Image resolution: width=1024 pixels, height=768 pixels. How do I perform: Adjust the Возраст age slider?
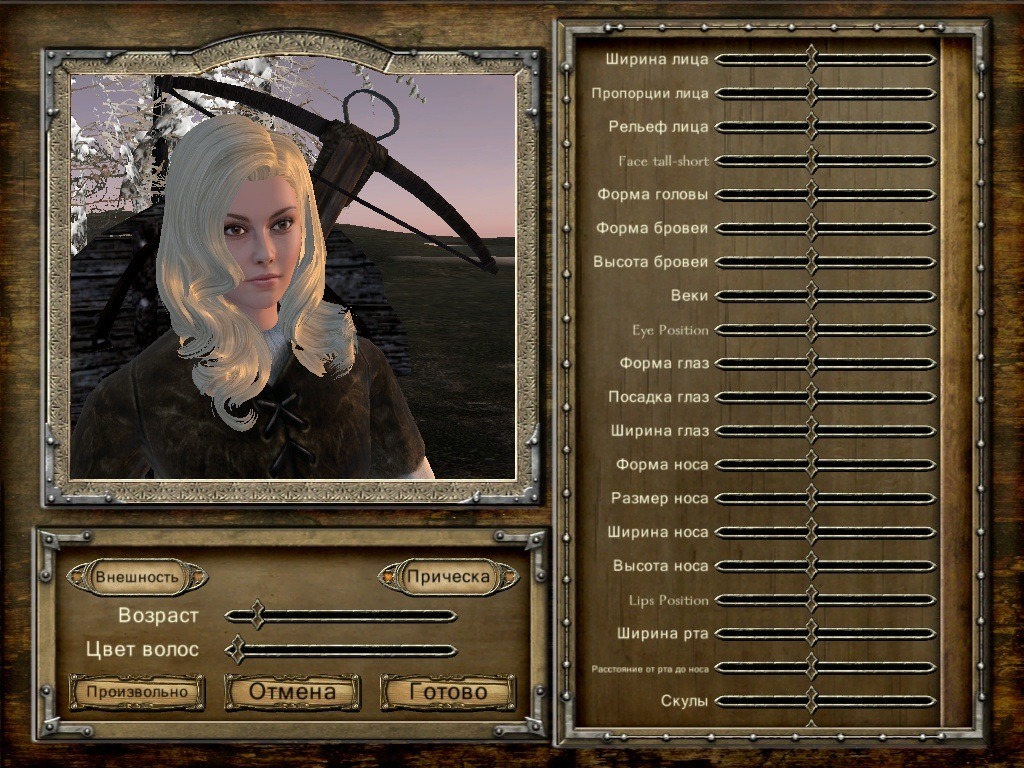click(257, 615)
